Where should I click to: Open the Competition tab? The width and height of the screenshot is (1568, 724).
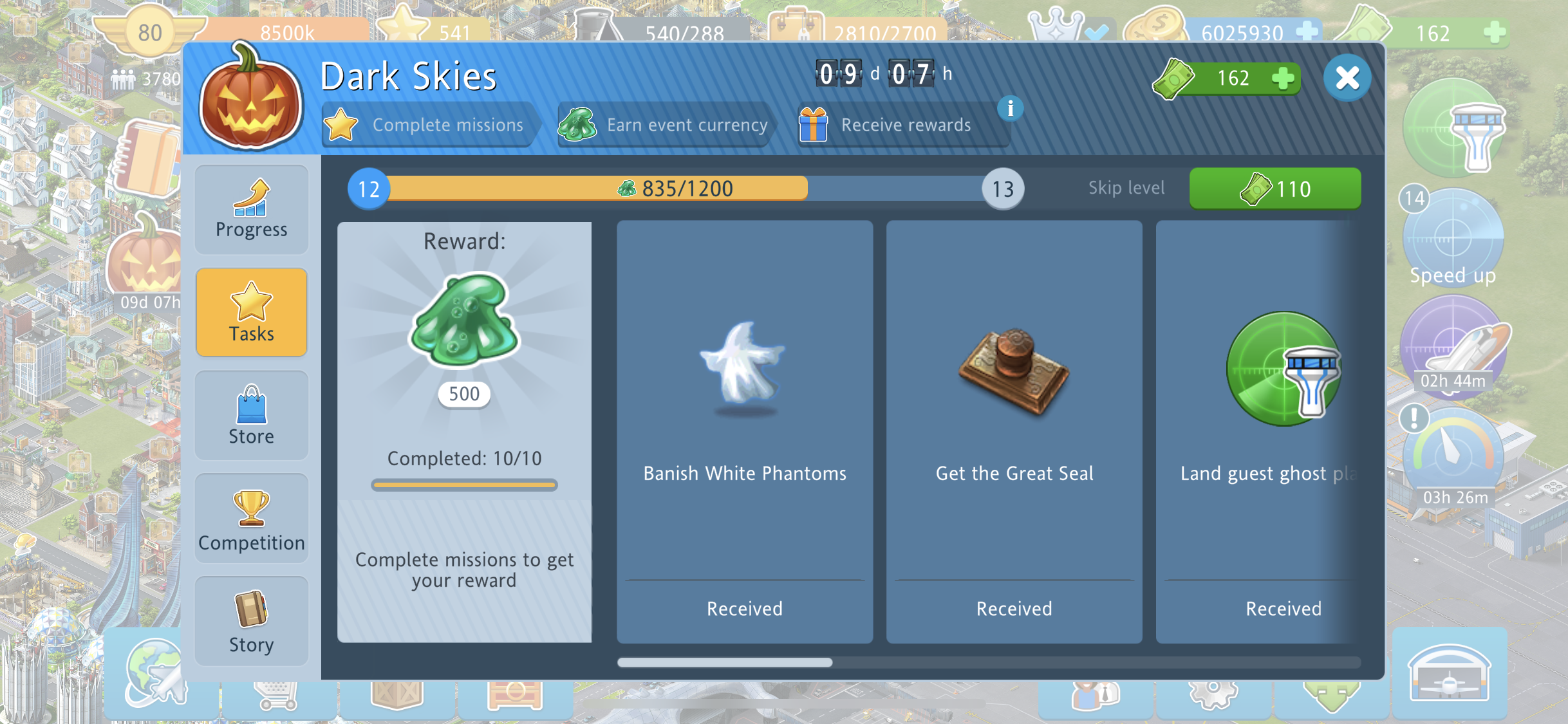point(251,519)
